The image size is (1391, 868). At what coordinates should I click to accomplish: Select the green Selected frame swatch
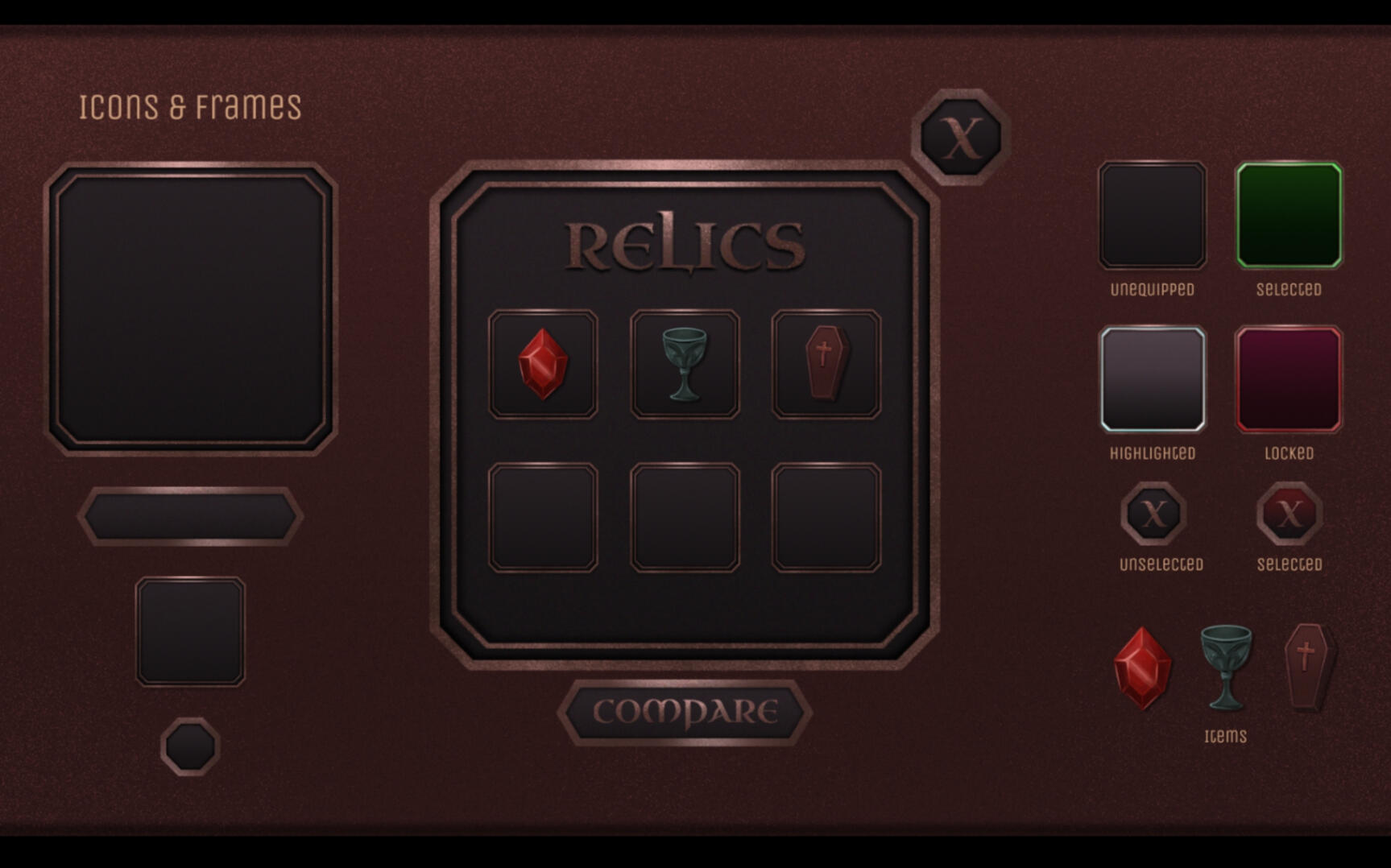click(1289, 214)
